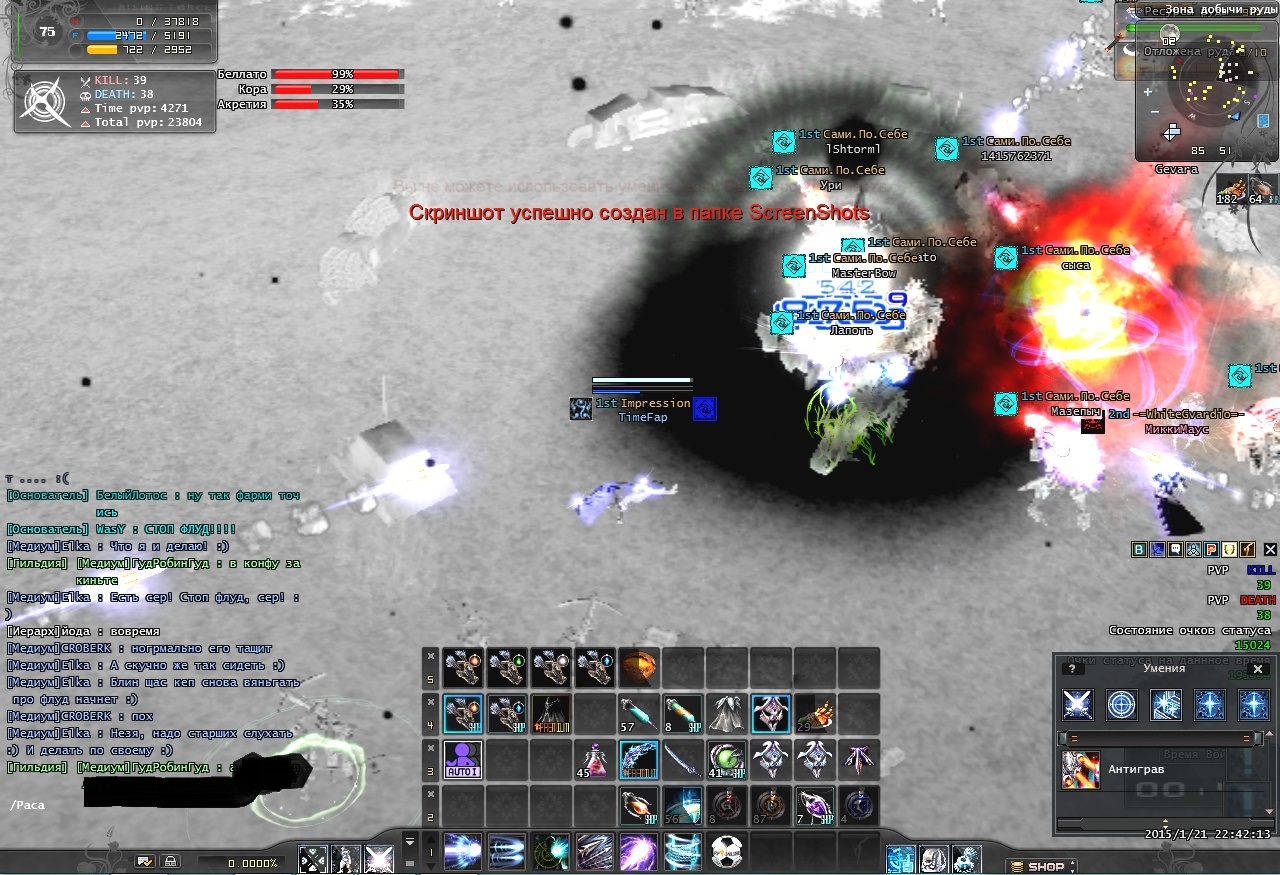Use the teal syringe stacked at 57
1280x875 pixels.
(638, 713)
